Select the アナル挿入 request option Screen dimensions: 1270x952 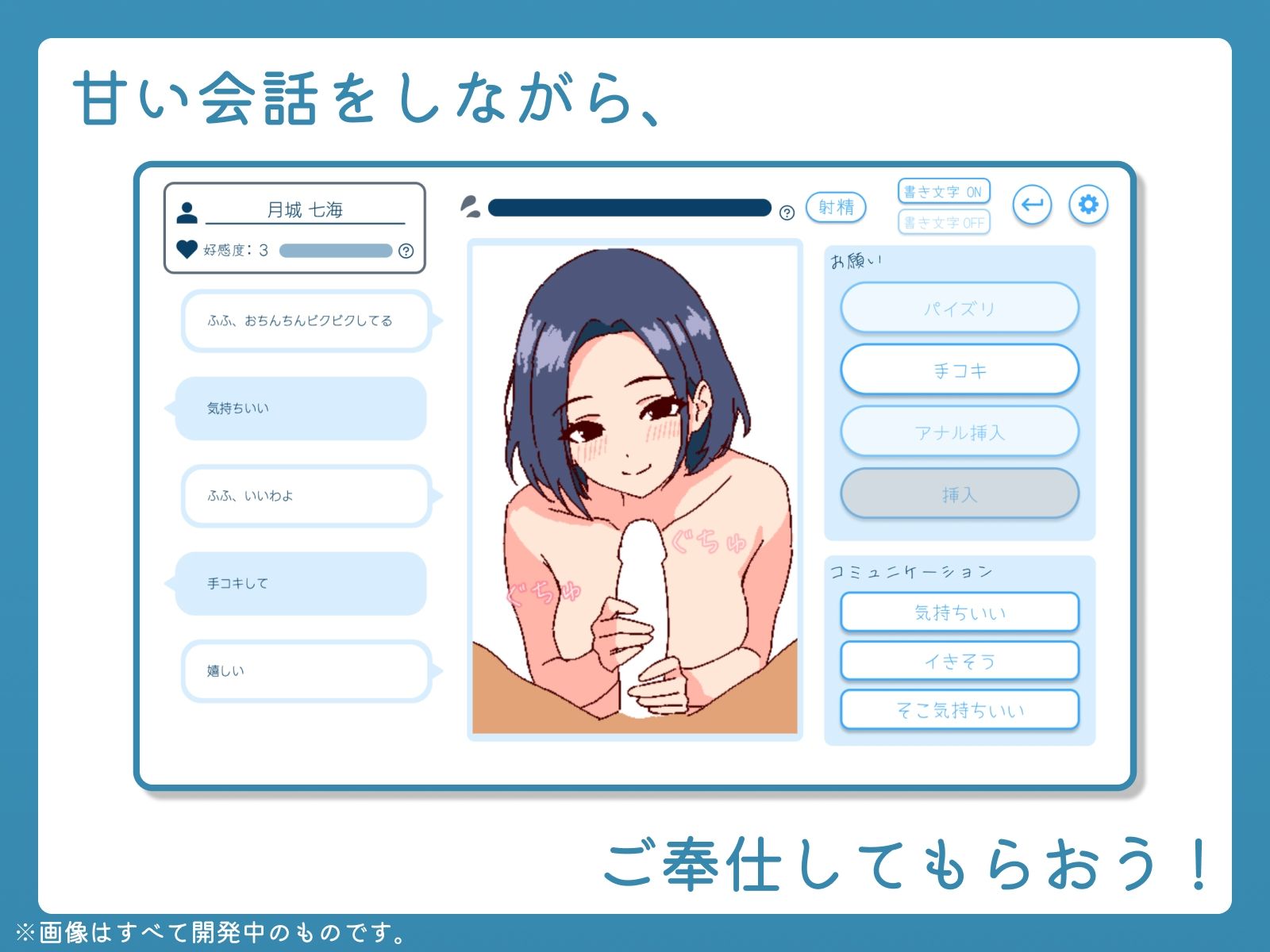[960, 432]
